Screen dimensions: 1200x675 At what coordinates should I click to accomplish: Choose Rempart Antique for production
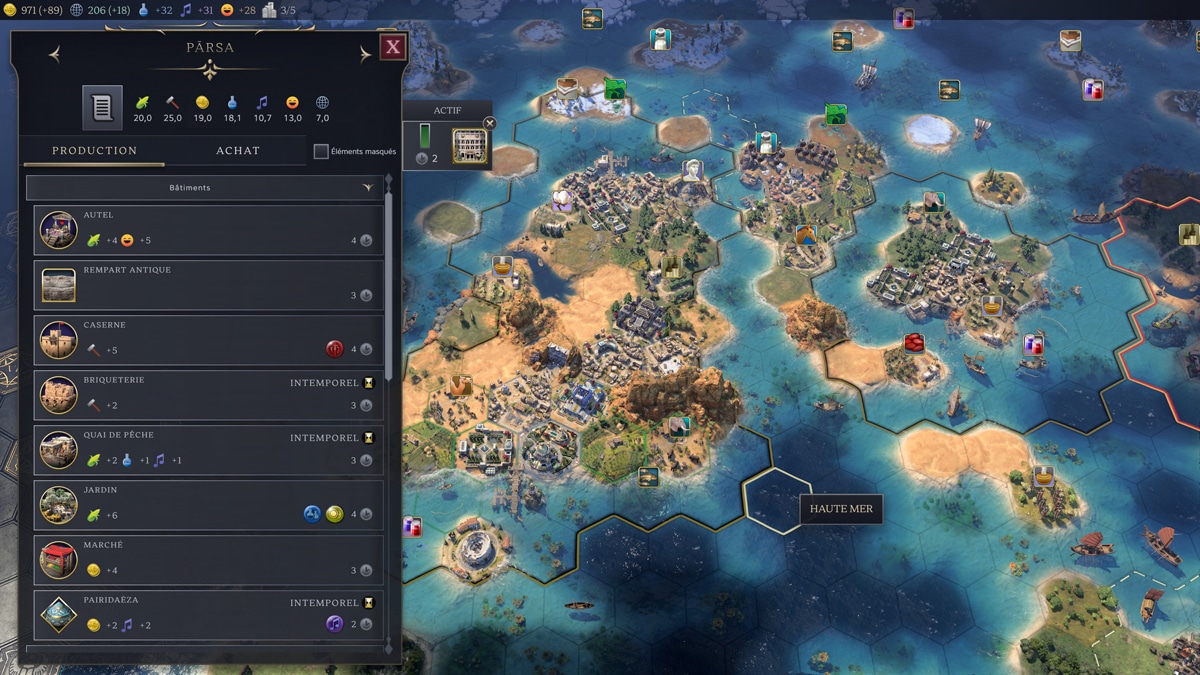(x=208, y=285)
